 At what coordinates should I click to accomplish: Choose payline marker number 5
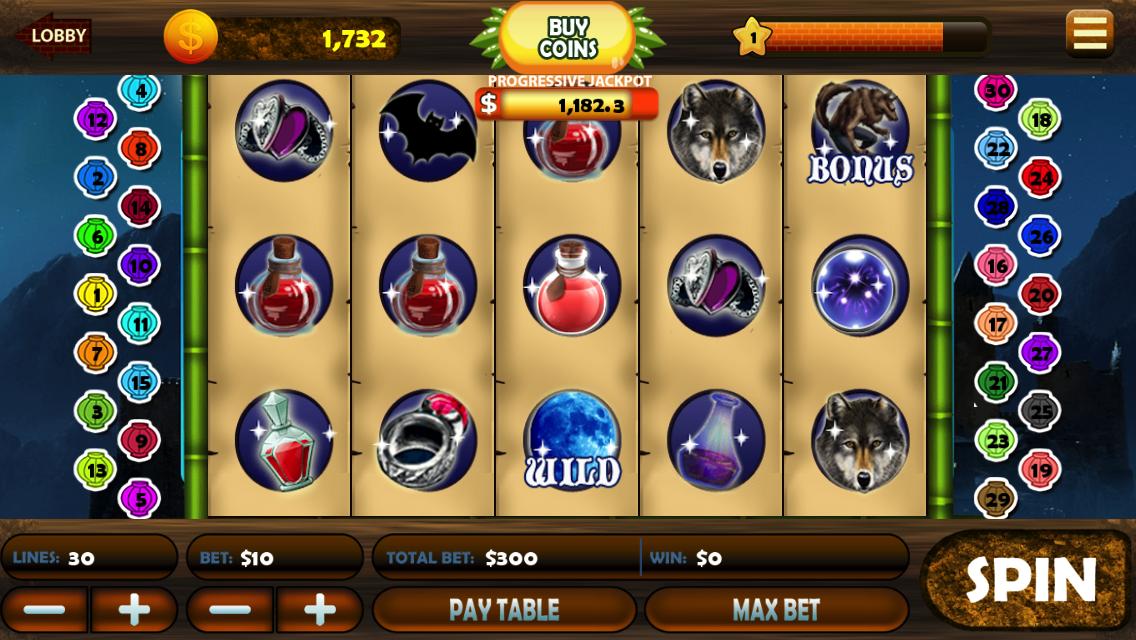pos(139,497)
